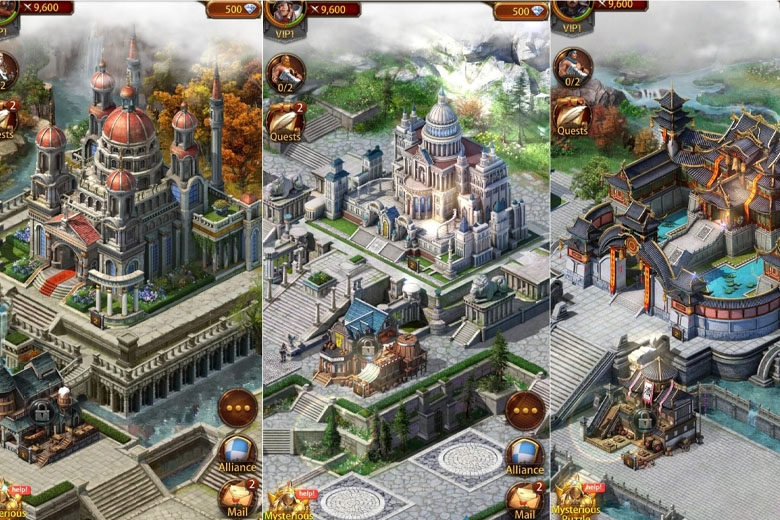Image resolution: width=780 pixels, height=520 pixels.
Task: Tap the 500 diamonds counter in red-domed palace screen
Action: point(233,9)
